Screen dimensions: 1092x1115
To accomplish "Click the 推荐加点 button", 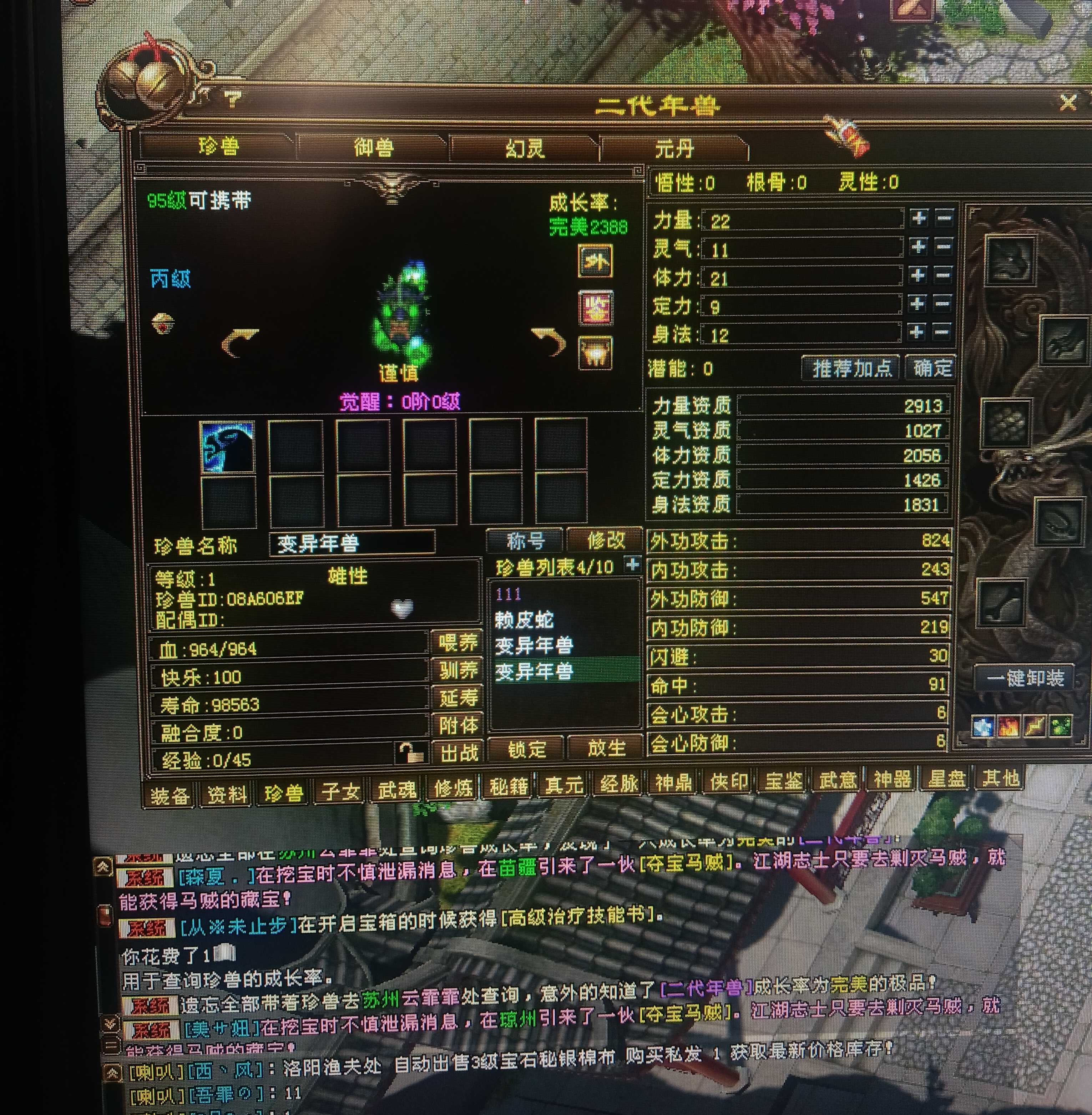I will point(852,368).
